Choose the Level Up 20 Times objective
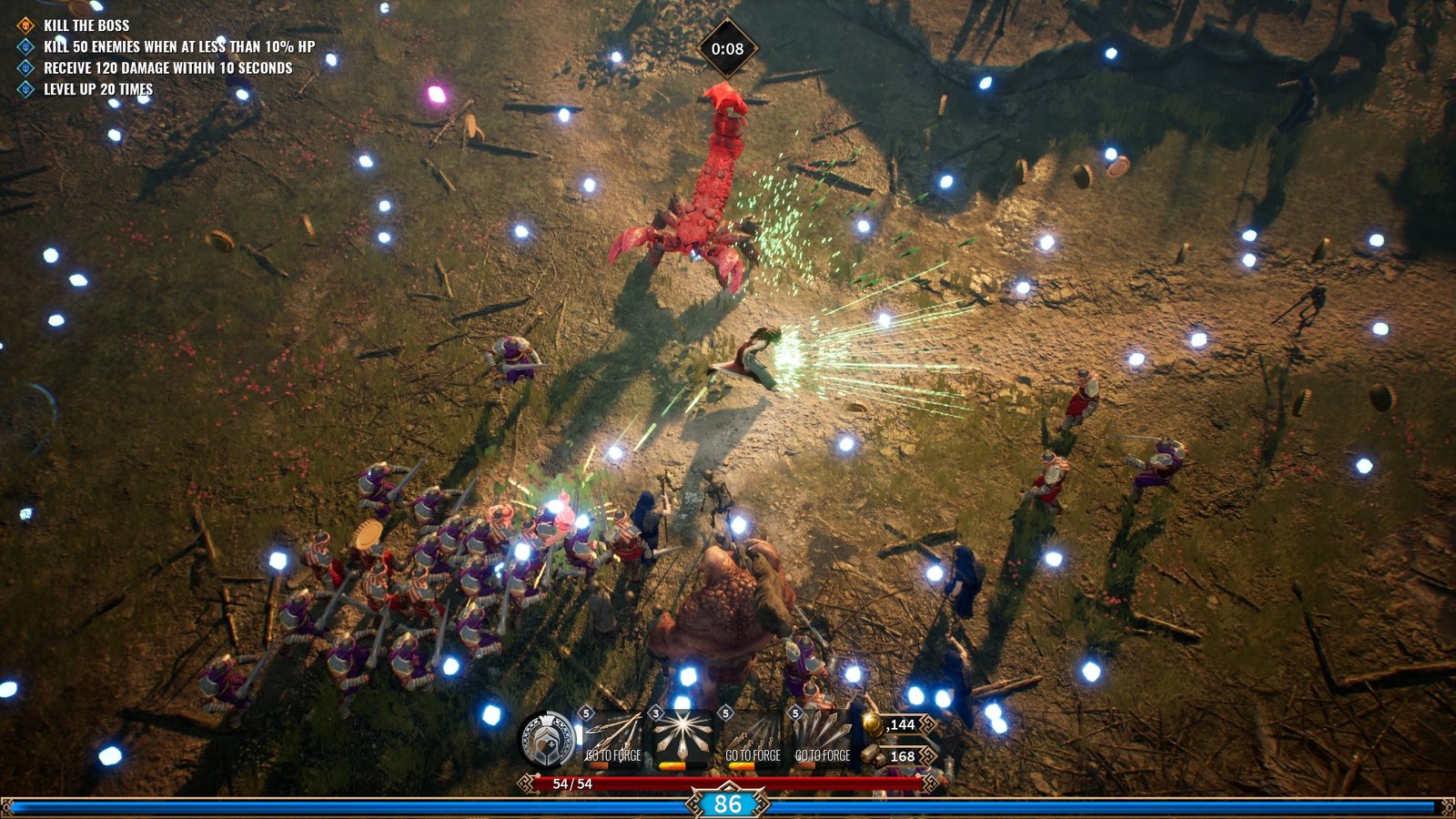The image size is (1456, 819). [97, 89]
